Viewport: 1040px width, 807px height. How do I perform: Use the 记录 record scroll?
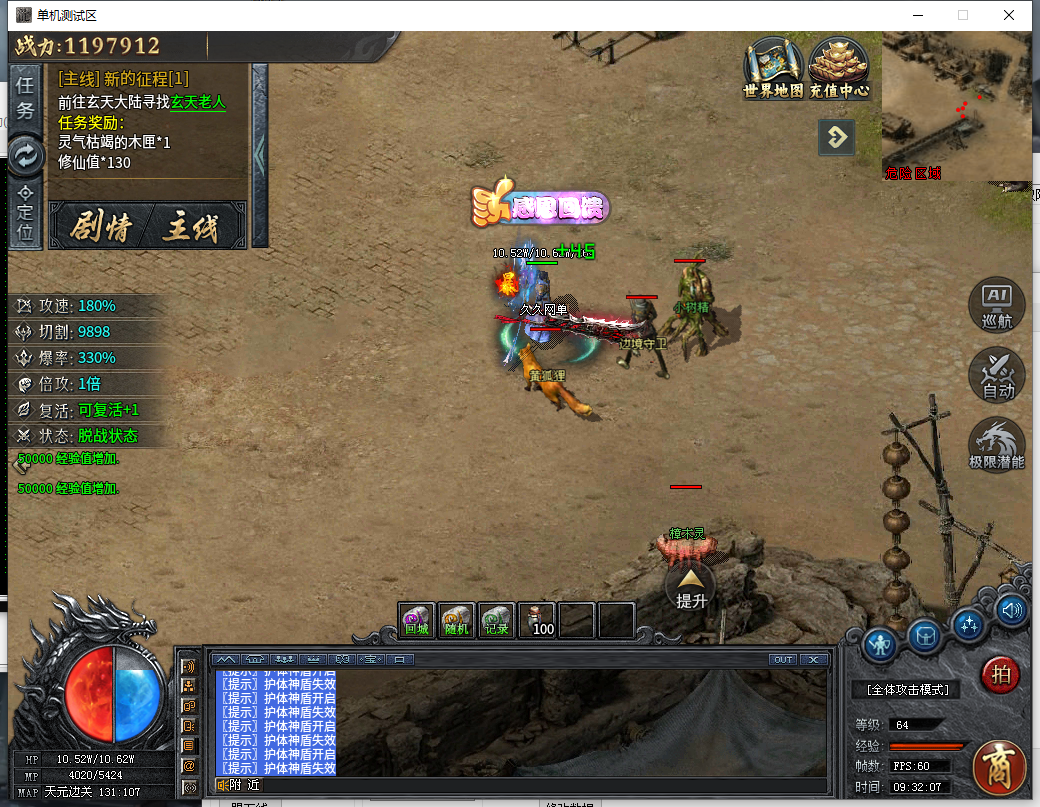pos(497,620)
